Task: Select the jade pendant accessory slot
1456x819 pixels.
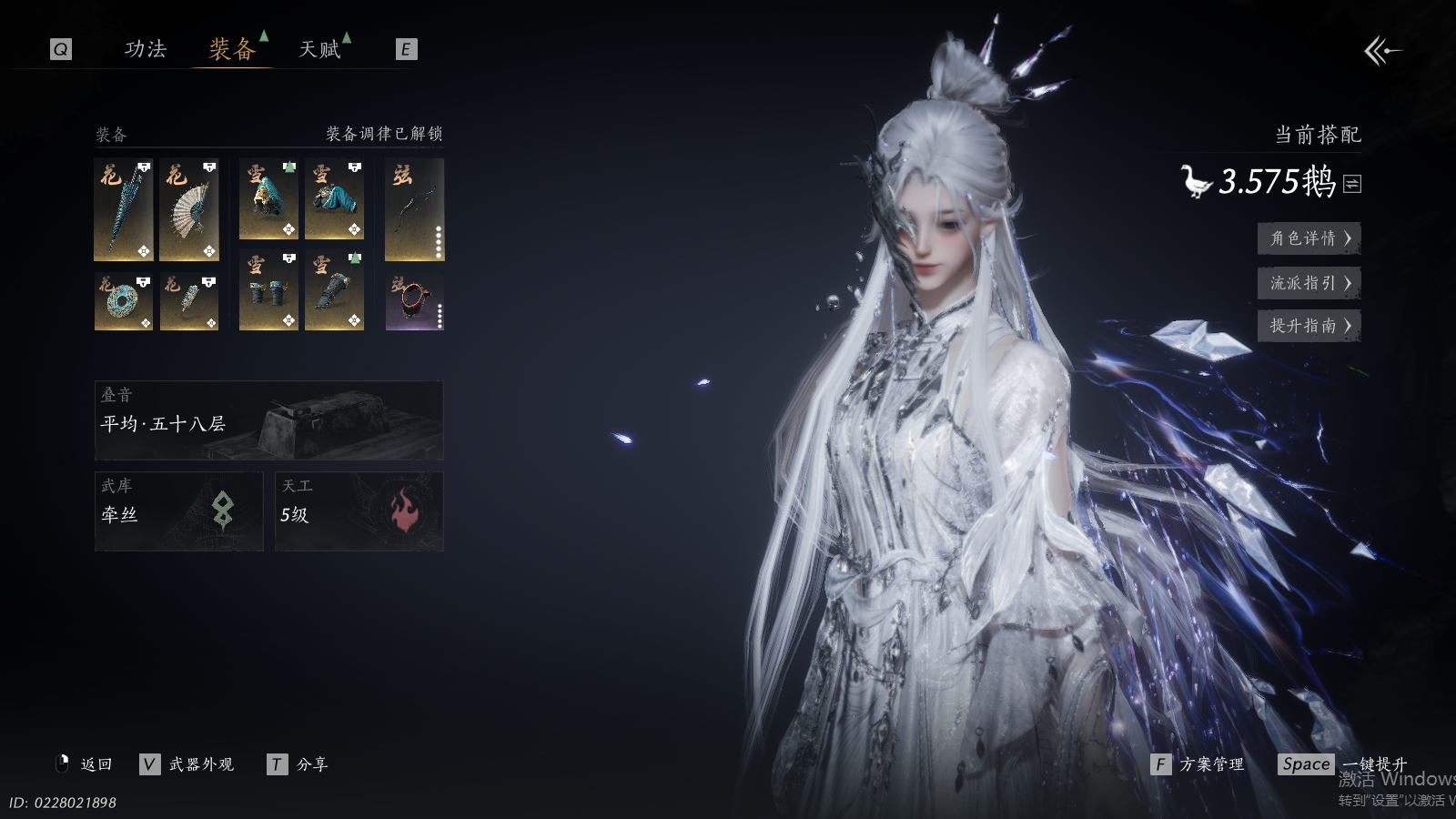Action: (x=189, y=301)
